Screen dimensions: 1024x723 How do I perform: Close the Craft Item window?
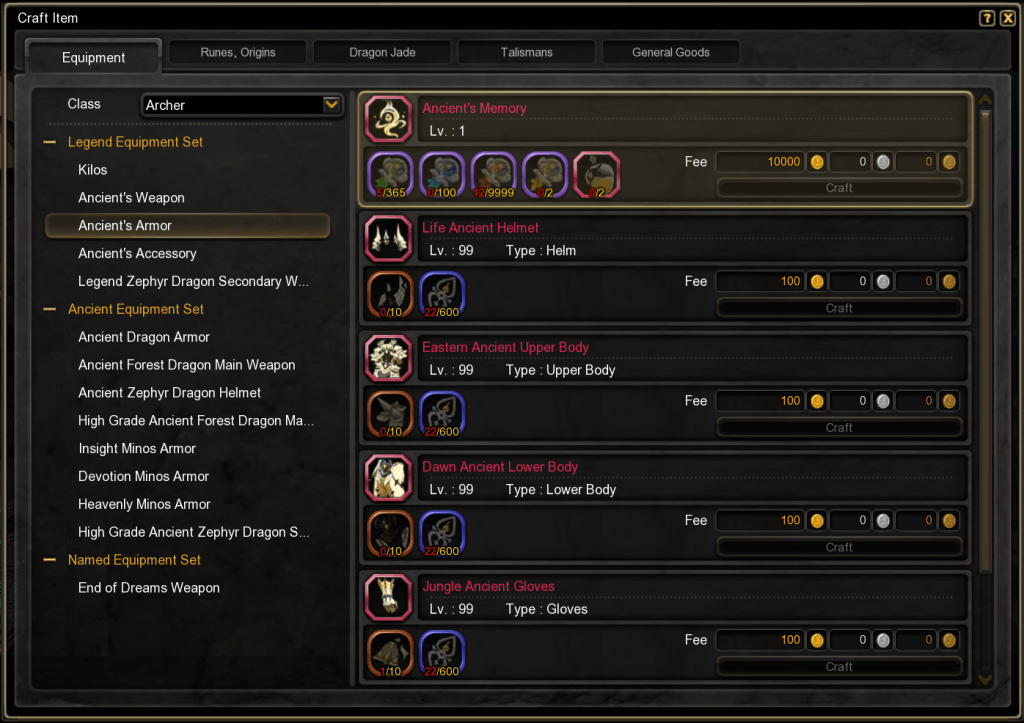(x=1007, y=18)
